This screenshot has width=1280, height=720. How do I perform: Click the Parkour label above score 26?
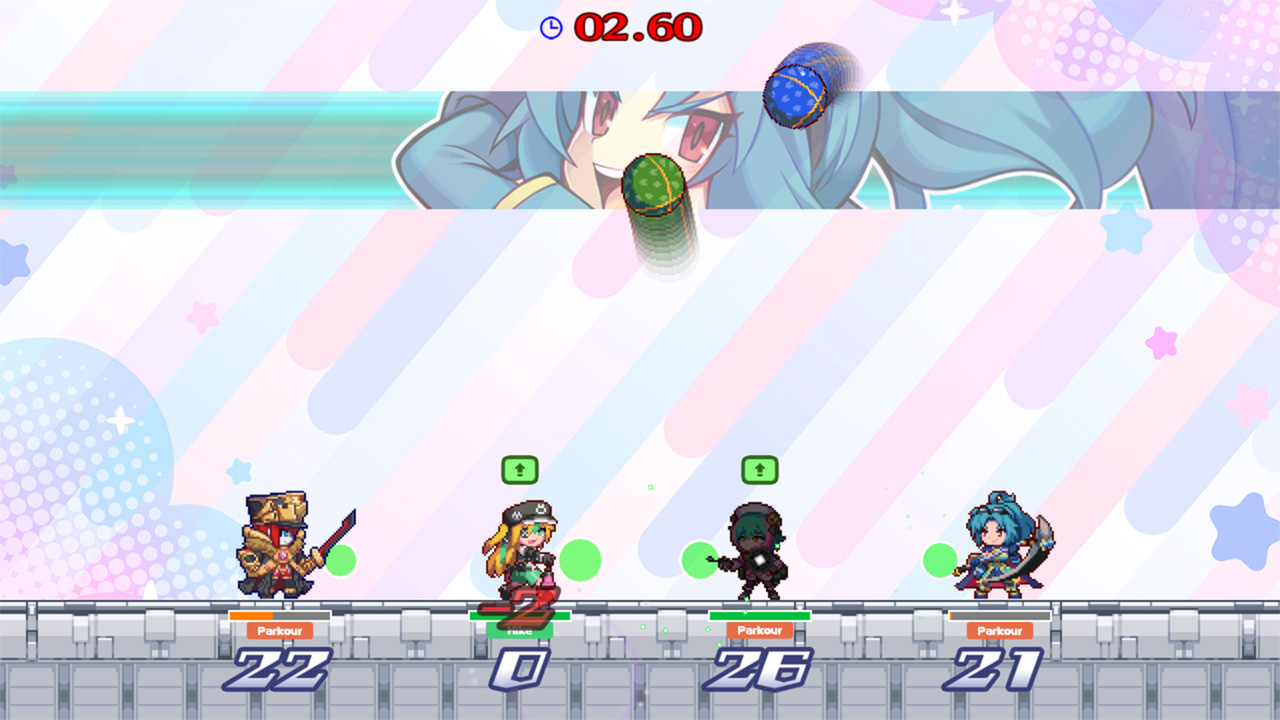pos(762,630)
